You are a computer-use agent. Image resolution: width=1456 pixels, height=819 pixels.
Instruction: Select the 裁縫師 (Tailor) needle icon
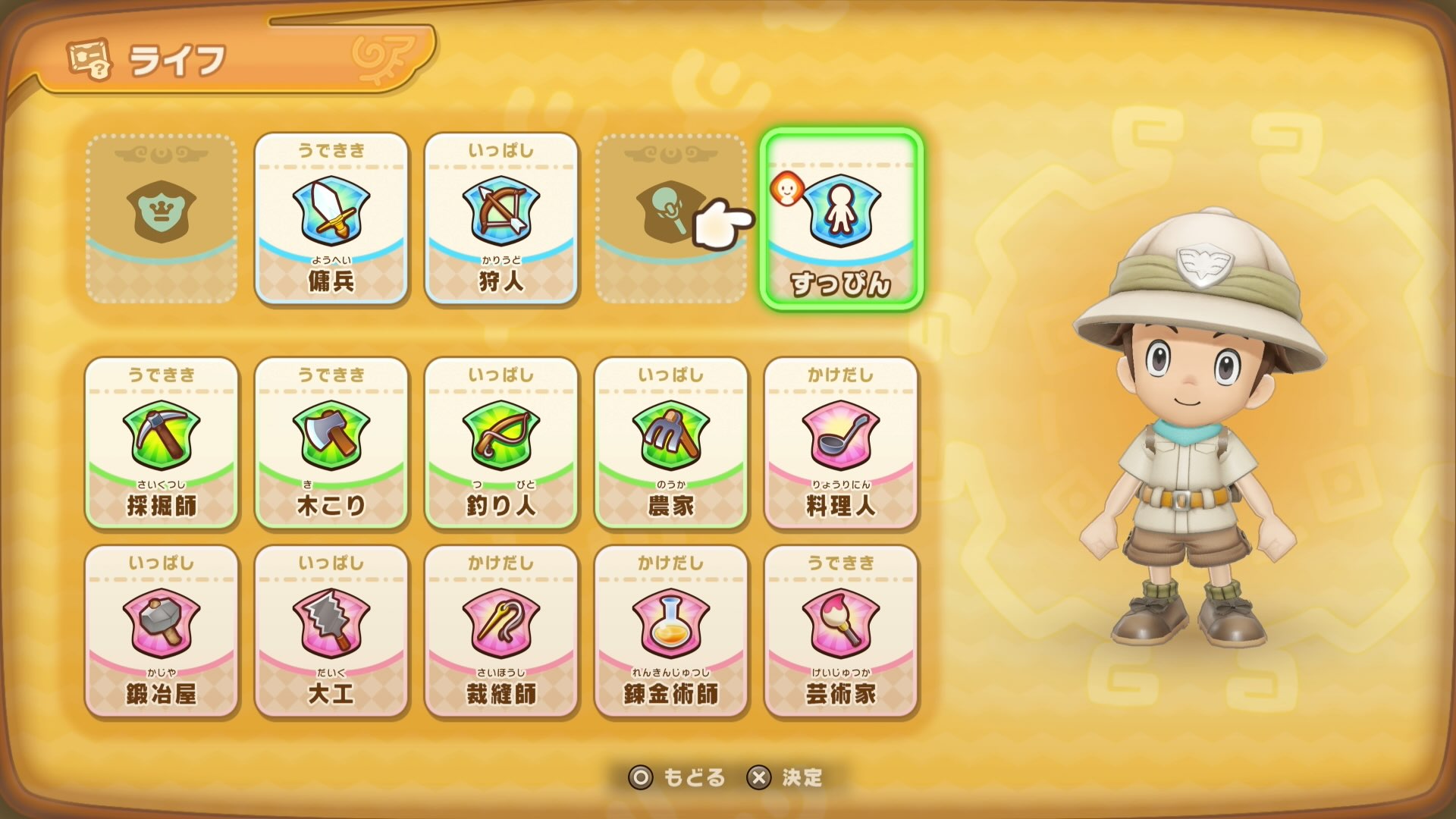pyautogui.click(x=502, y=629)
